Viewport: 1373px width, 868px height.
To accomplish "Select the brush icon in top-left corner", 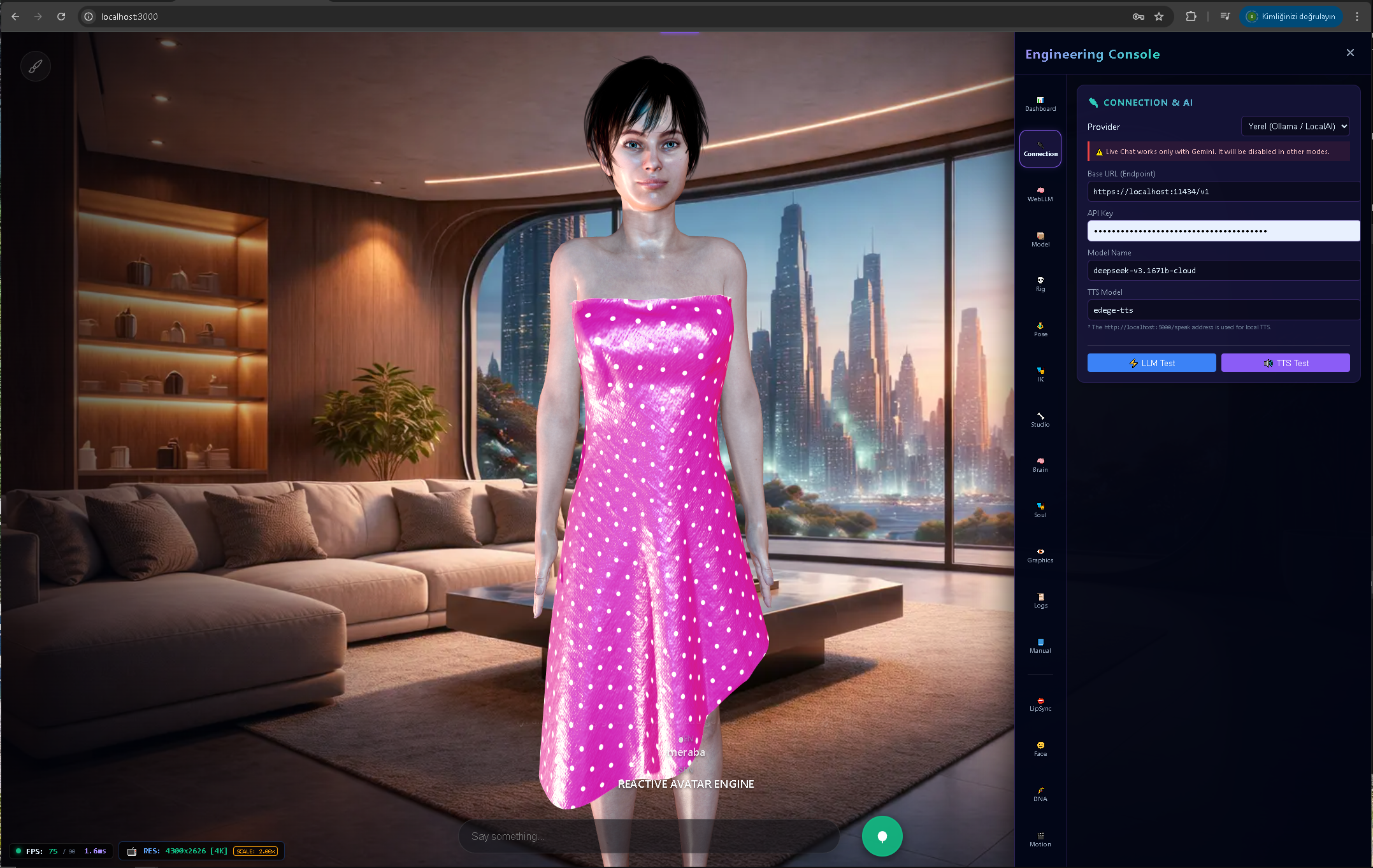I will tap(36, 66).
